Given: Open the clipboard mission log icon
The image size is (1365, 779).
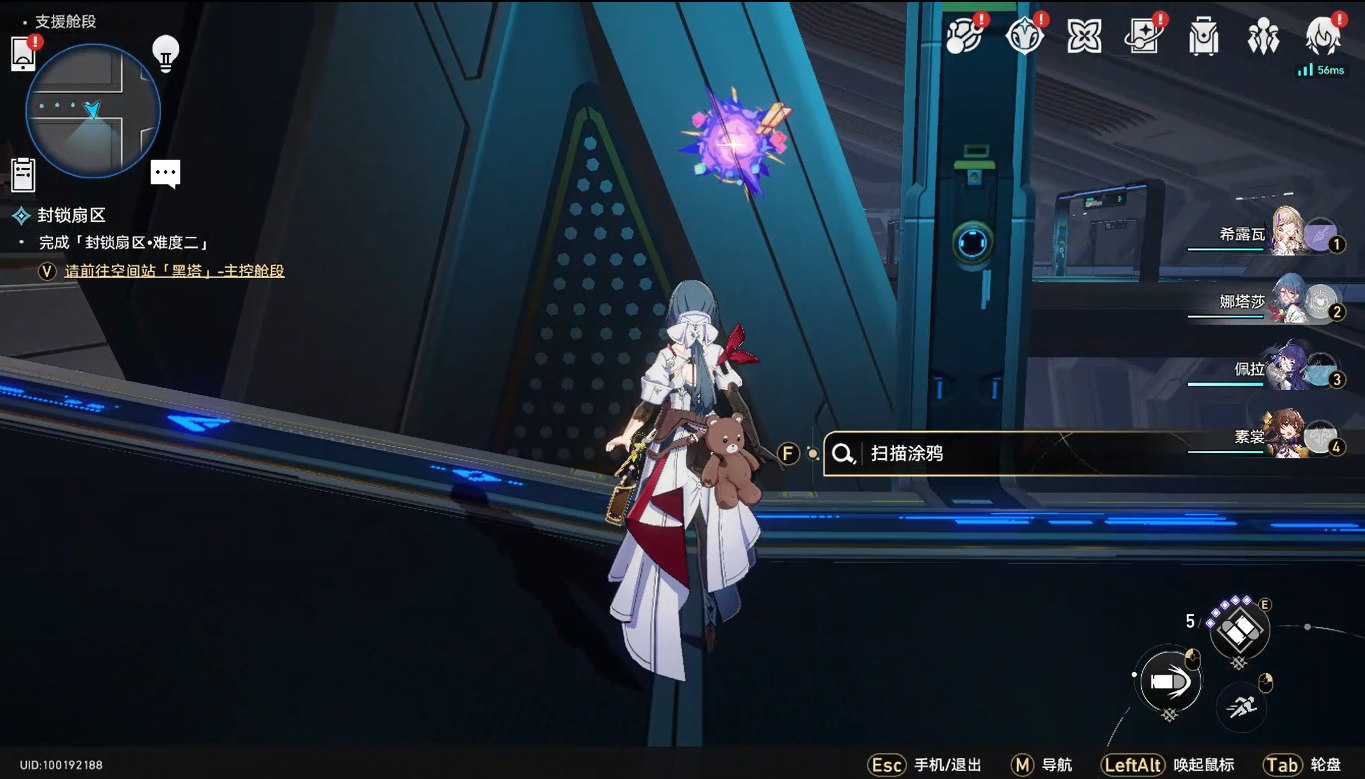Looking at the screenshot, I should pos(23,174).
